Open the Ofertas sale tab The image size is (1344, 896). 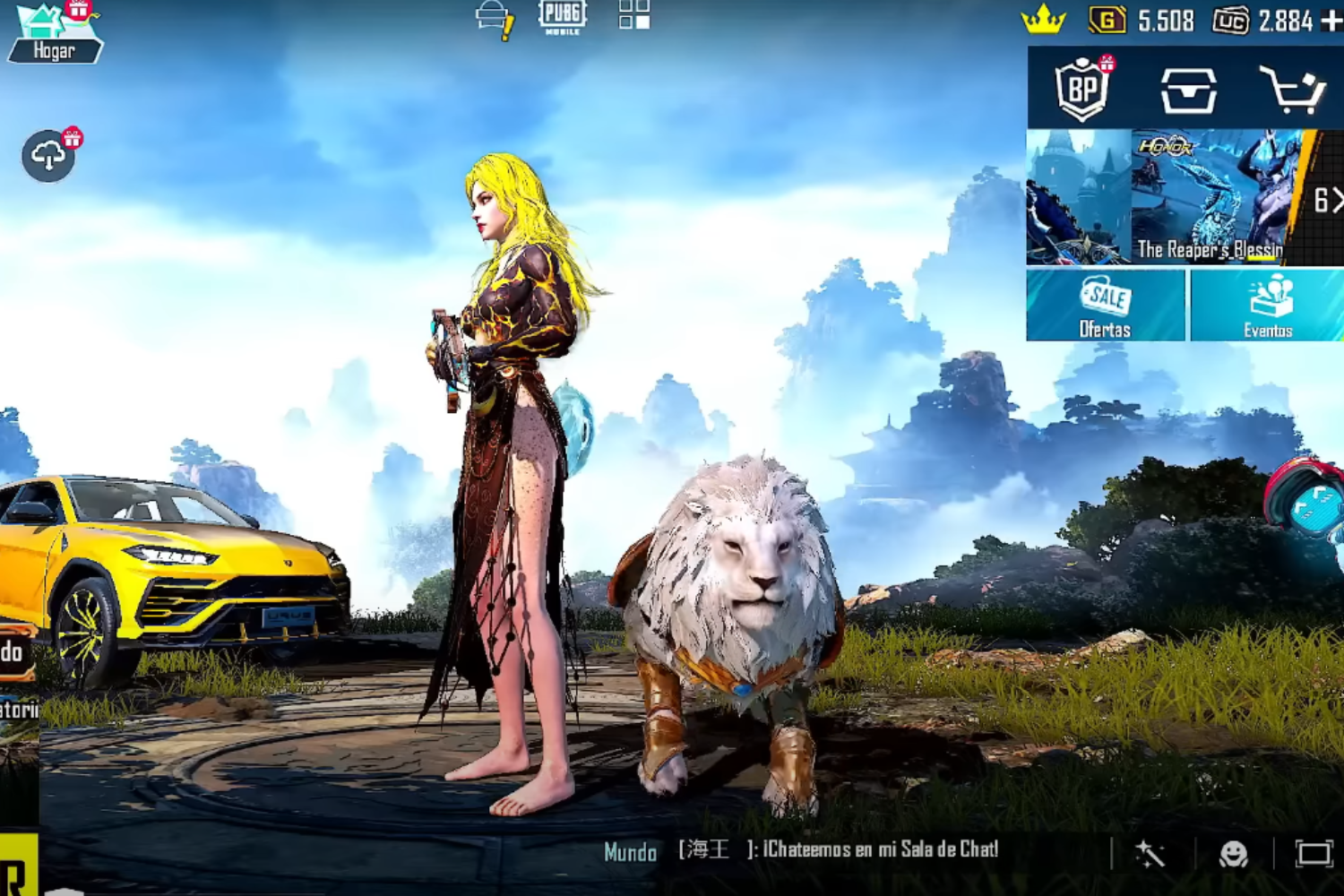coord(1106,307)
